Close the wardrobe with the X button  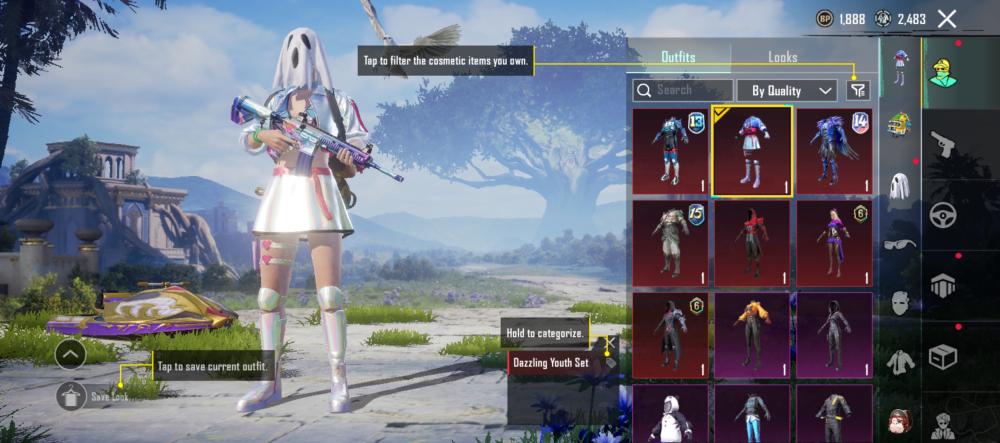(947, 18)
